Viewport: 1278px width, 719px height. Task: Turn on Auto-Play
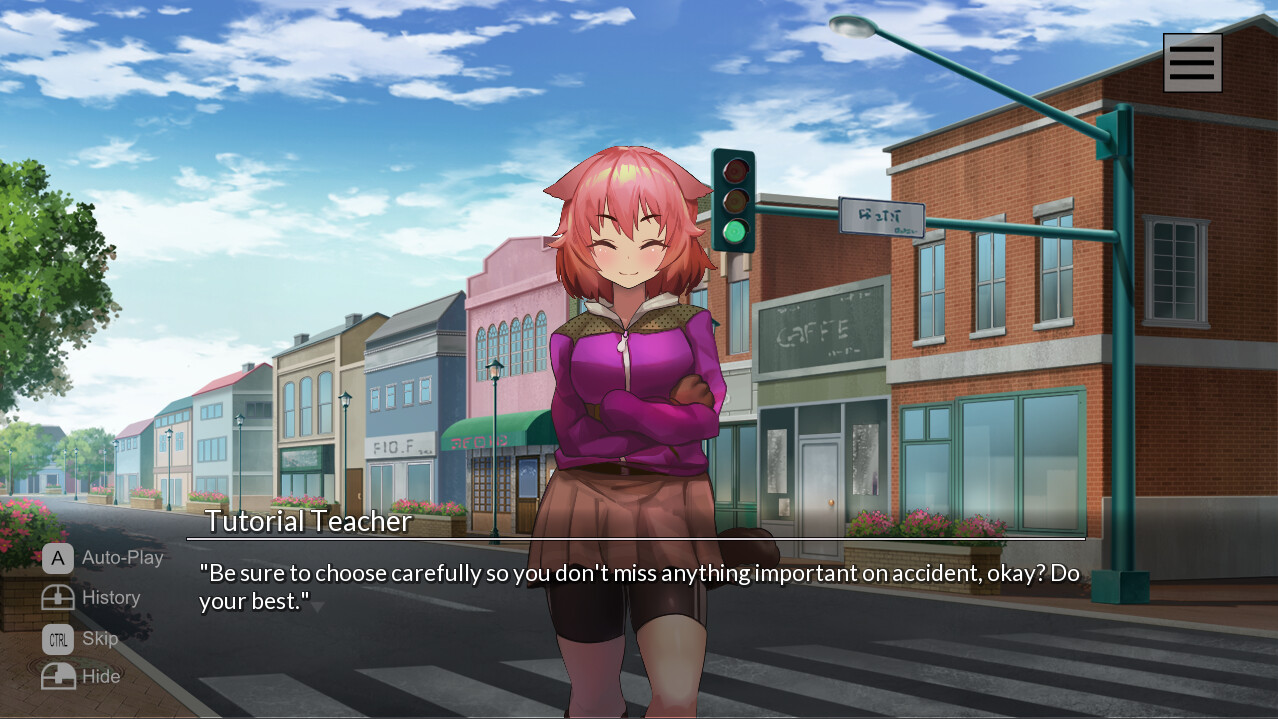103,558
